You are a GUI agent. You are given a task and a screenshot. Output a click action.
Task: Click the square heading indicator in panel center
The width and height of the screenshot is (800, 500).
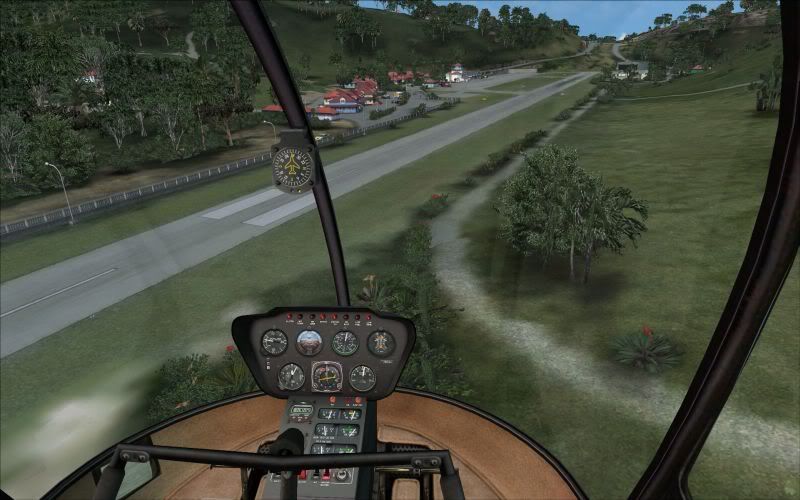coord(327,377)
